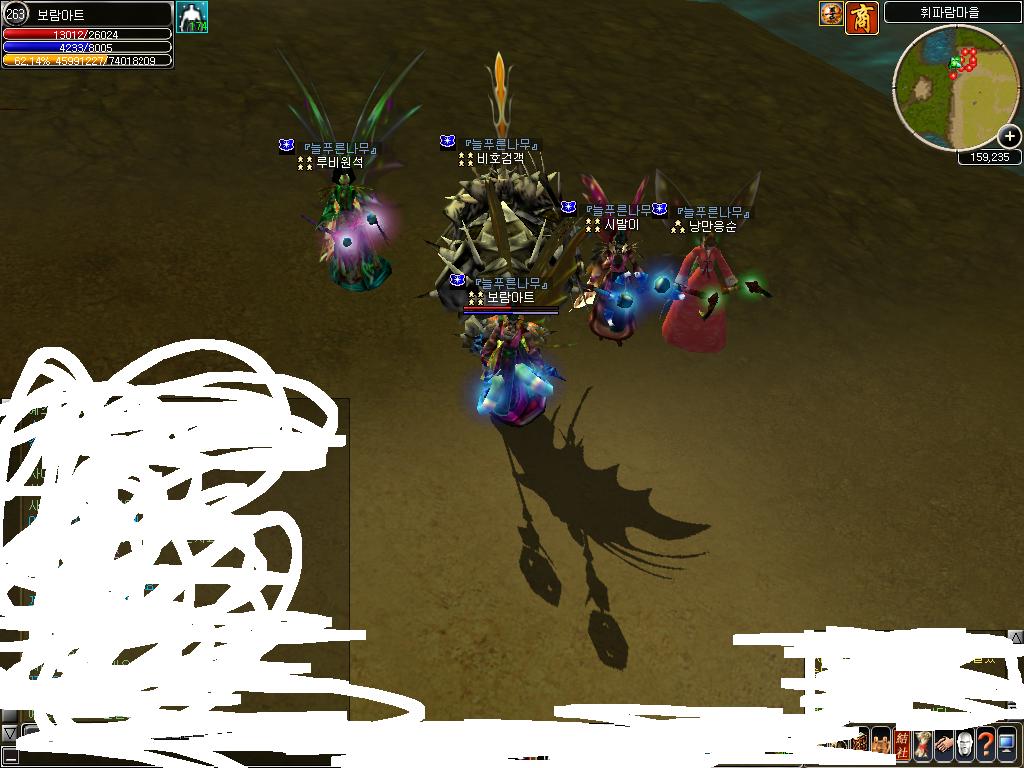Click the down arrow at chat panel corner
The width and height of the screenshot is (1024, 768).
(x=9, y=733)
